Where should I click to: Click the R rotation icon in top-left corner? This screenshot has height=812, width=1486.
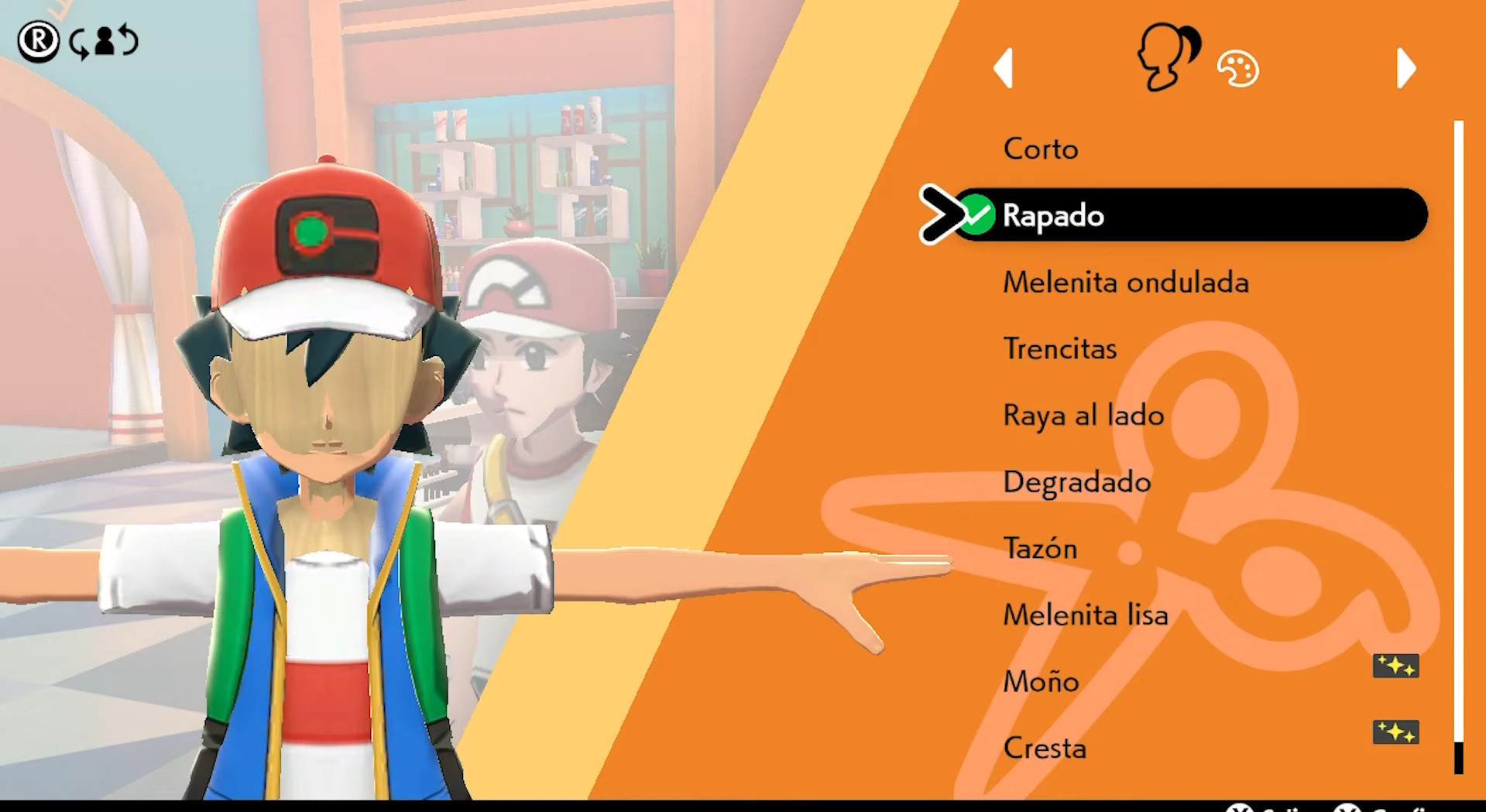click(x=39, y=40)
